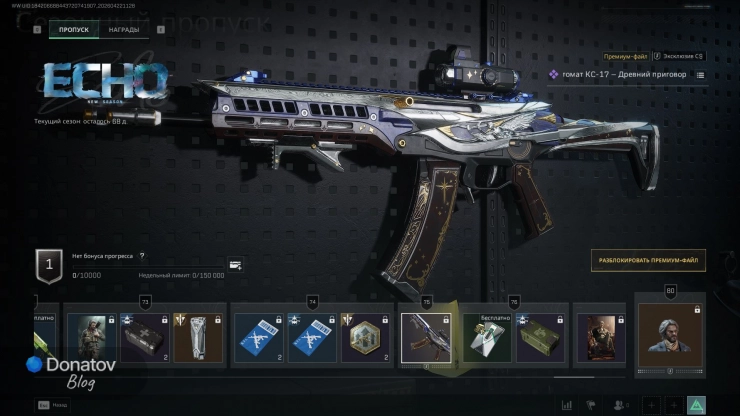Click the green triangle icon in corner

696,405
